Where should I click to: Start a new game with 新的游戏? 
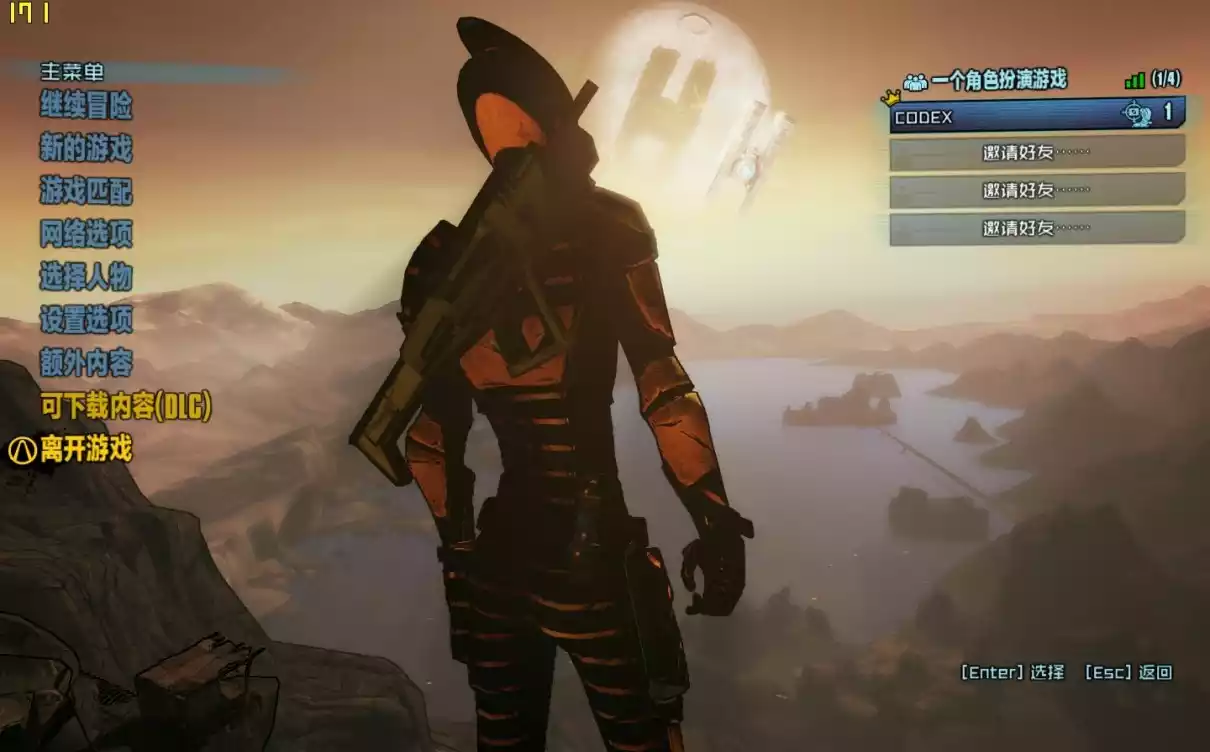tap(86, 149)
